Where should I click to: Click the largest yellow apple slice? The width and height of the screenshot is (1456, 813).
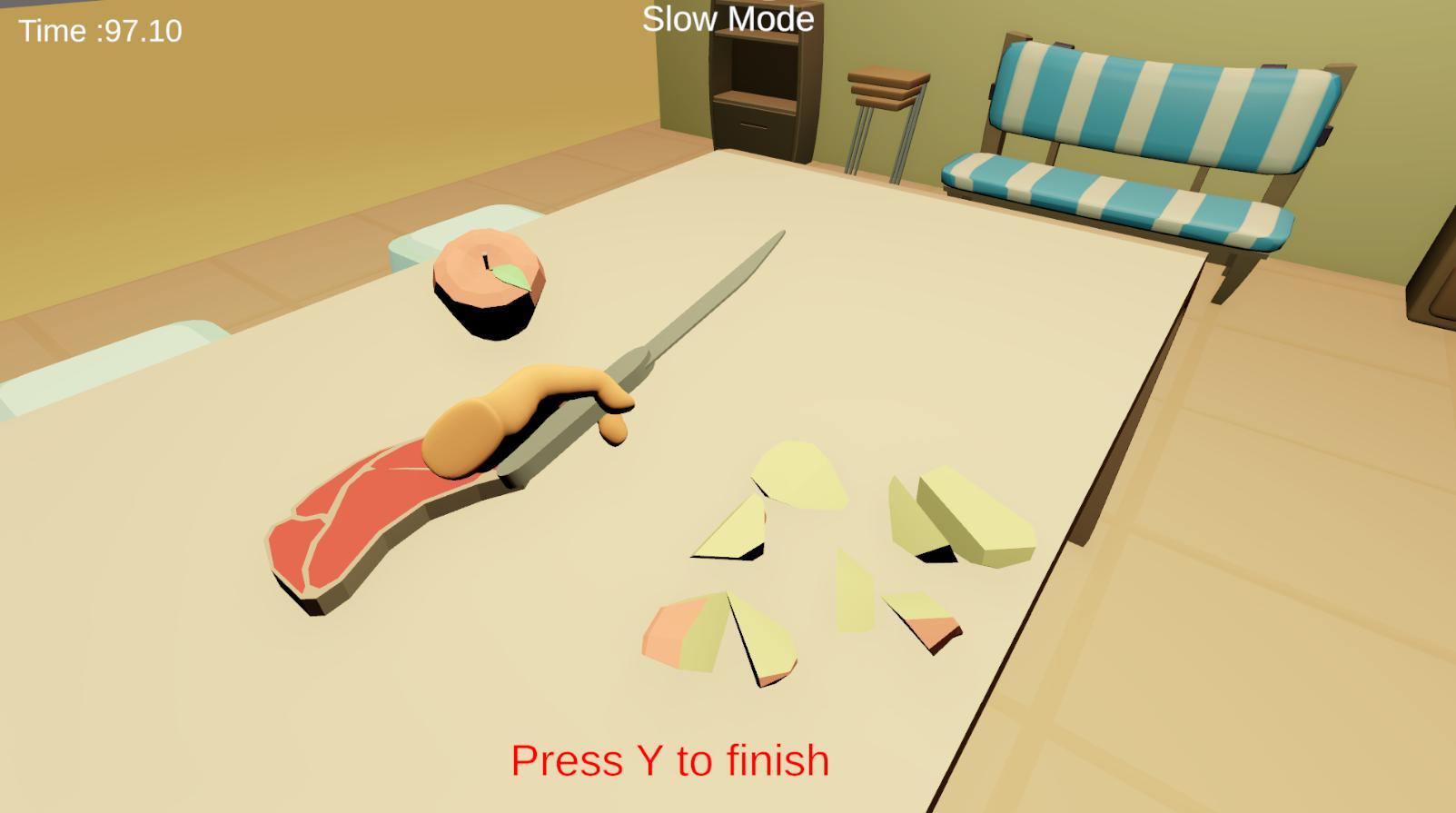point(799,472)
